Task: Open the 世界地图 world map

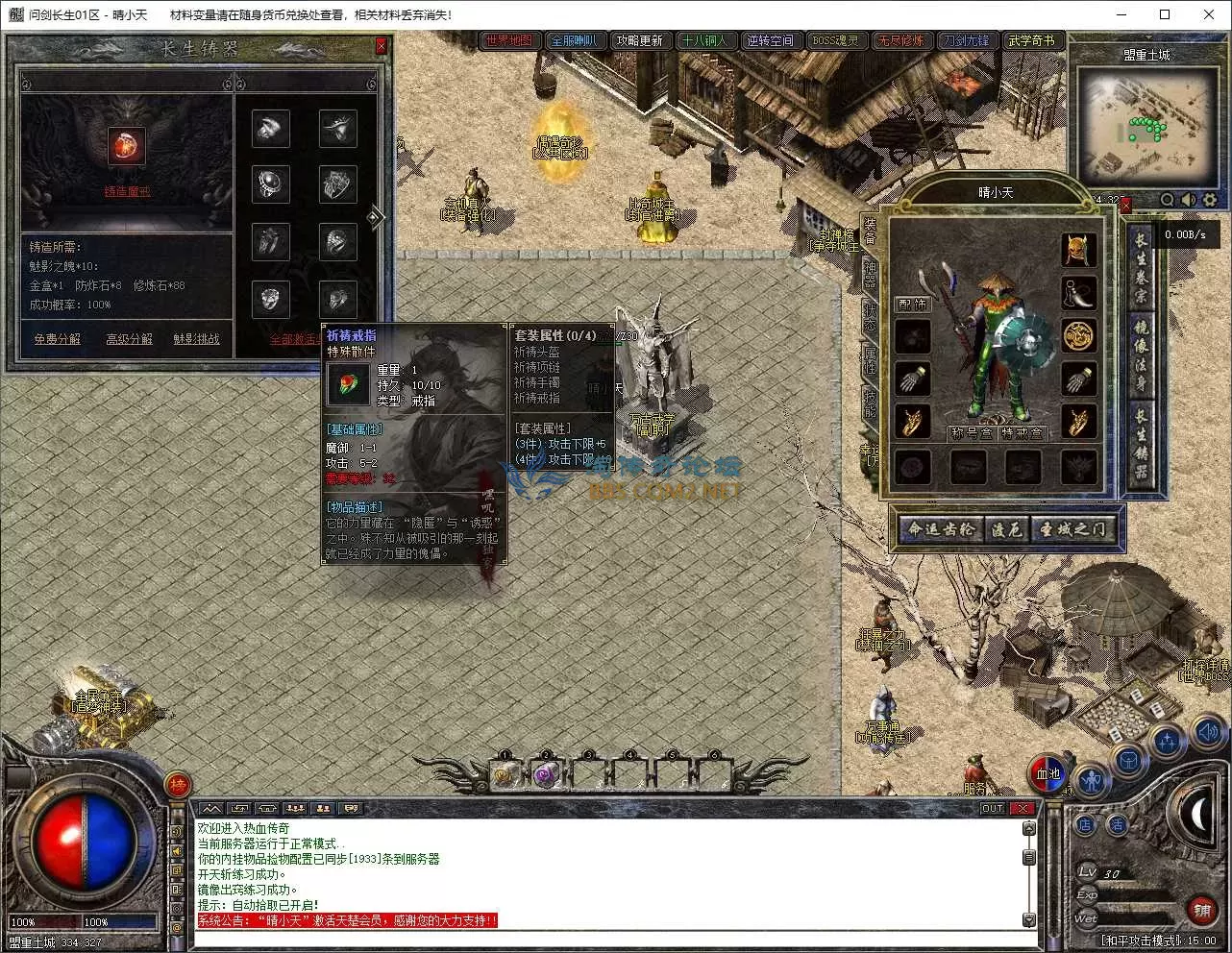Action: click(508, 40)
